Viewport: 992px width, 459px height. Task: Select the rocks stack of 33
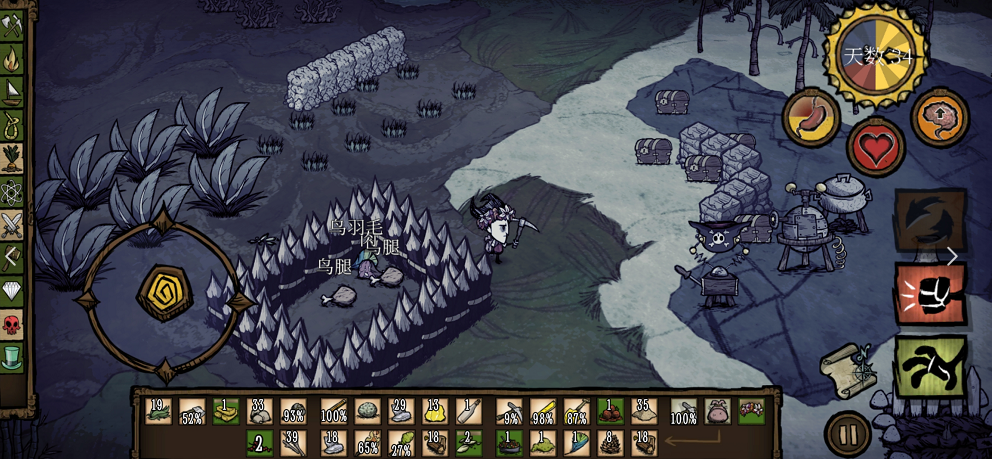click(260, 411)
